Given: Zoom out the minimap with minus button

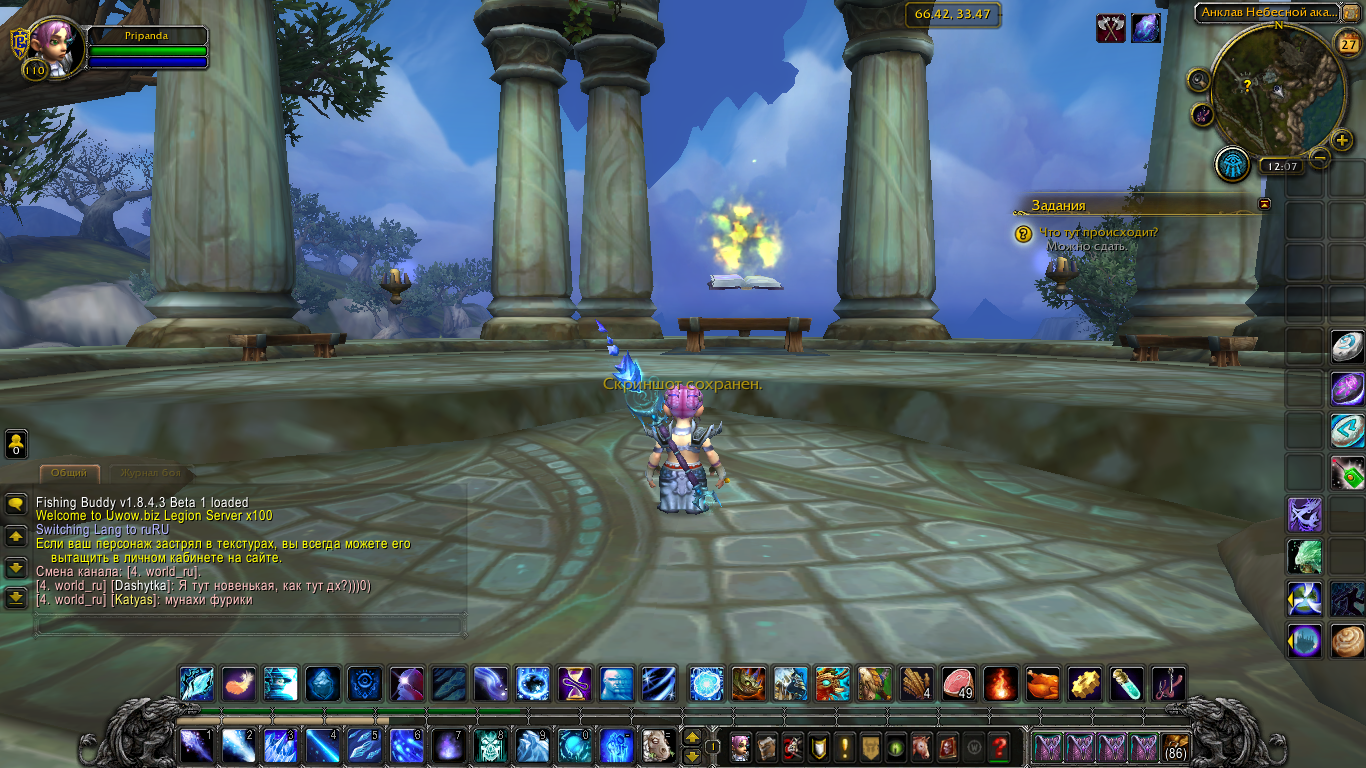Looking at the screenshot, I should 1320,157.
